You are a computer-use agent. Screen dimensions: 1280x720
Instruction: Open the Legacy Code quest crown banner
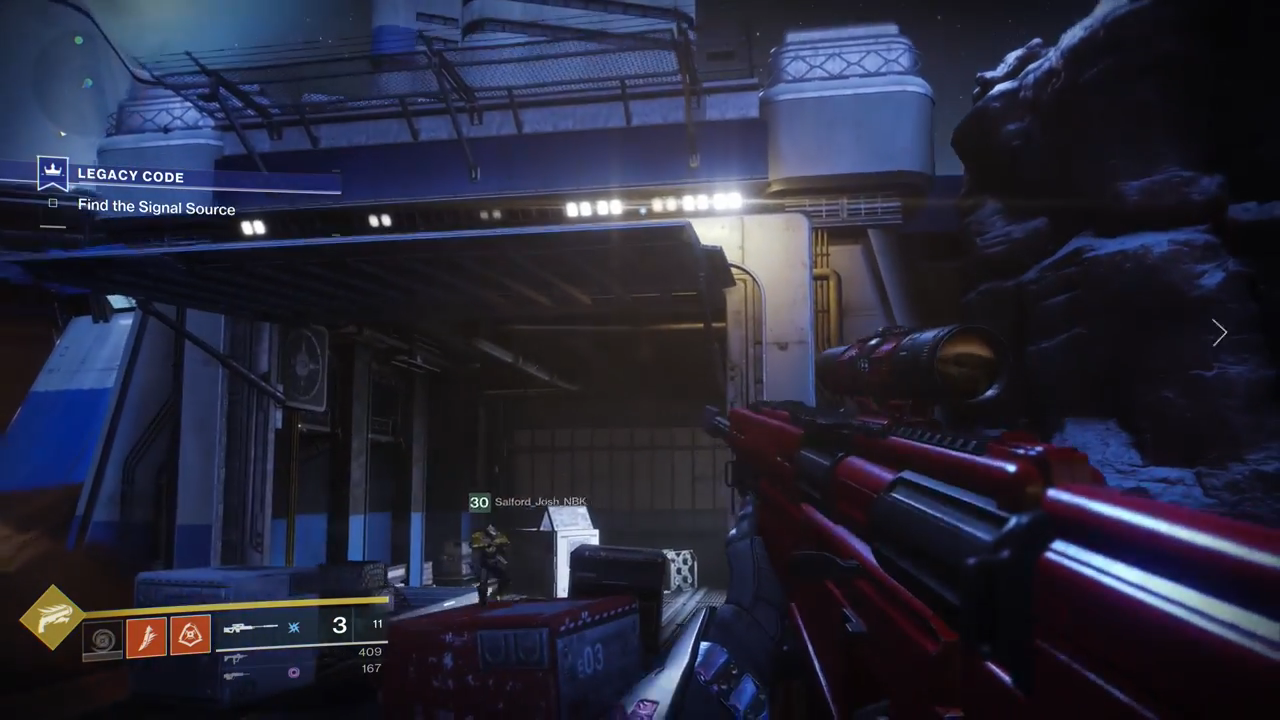point(52,174)
